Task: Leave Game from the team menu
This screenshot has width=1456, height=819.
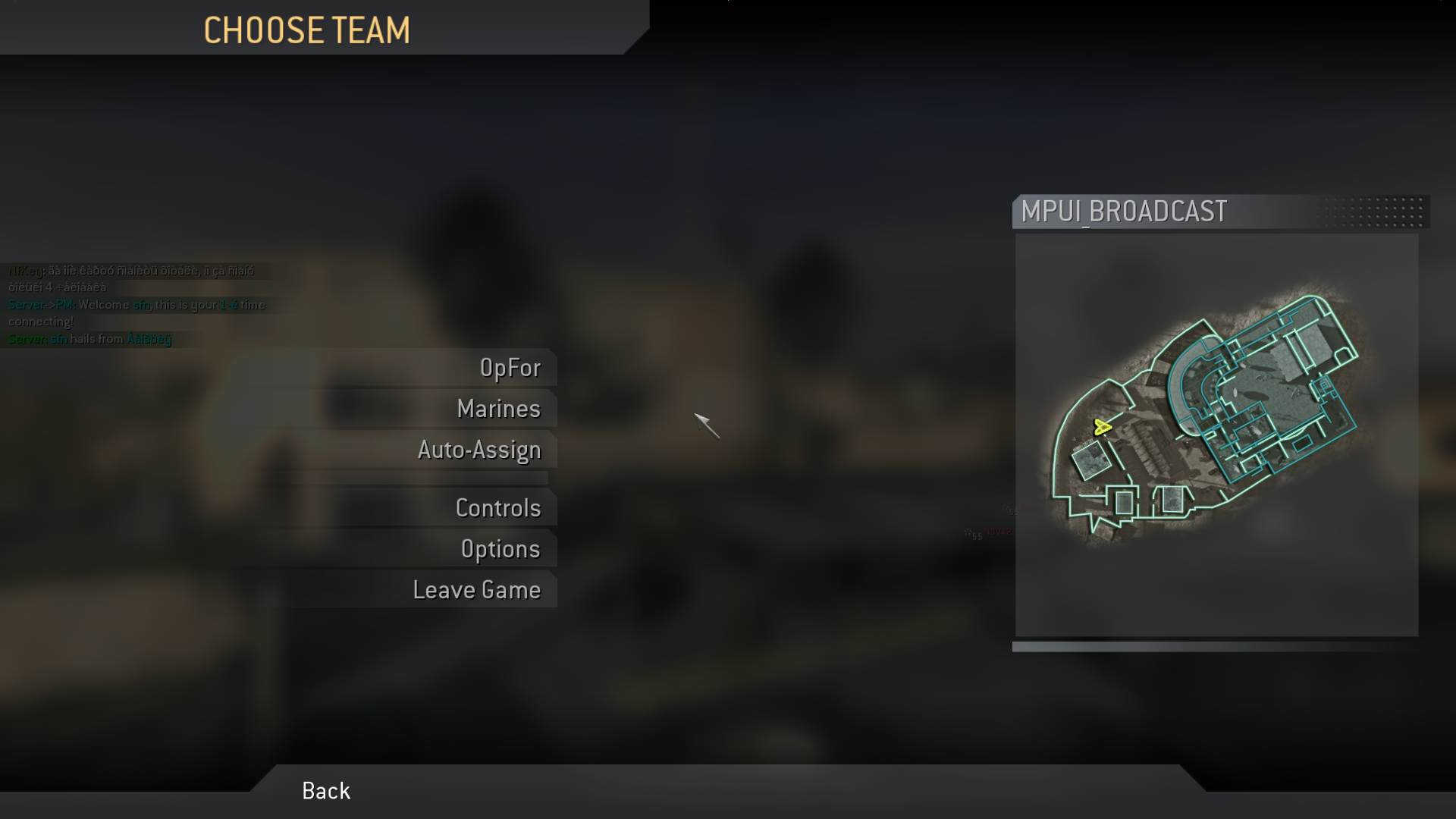Action: click(476, 590)
